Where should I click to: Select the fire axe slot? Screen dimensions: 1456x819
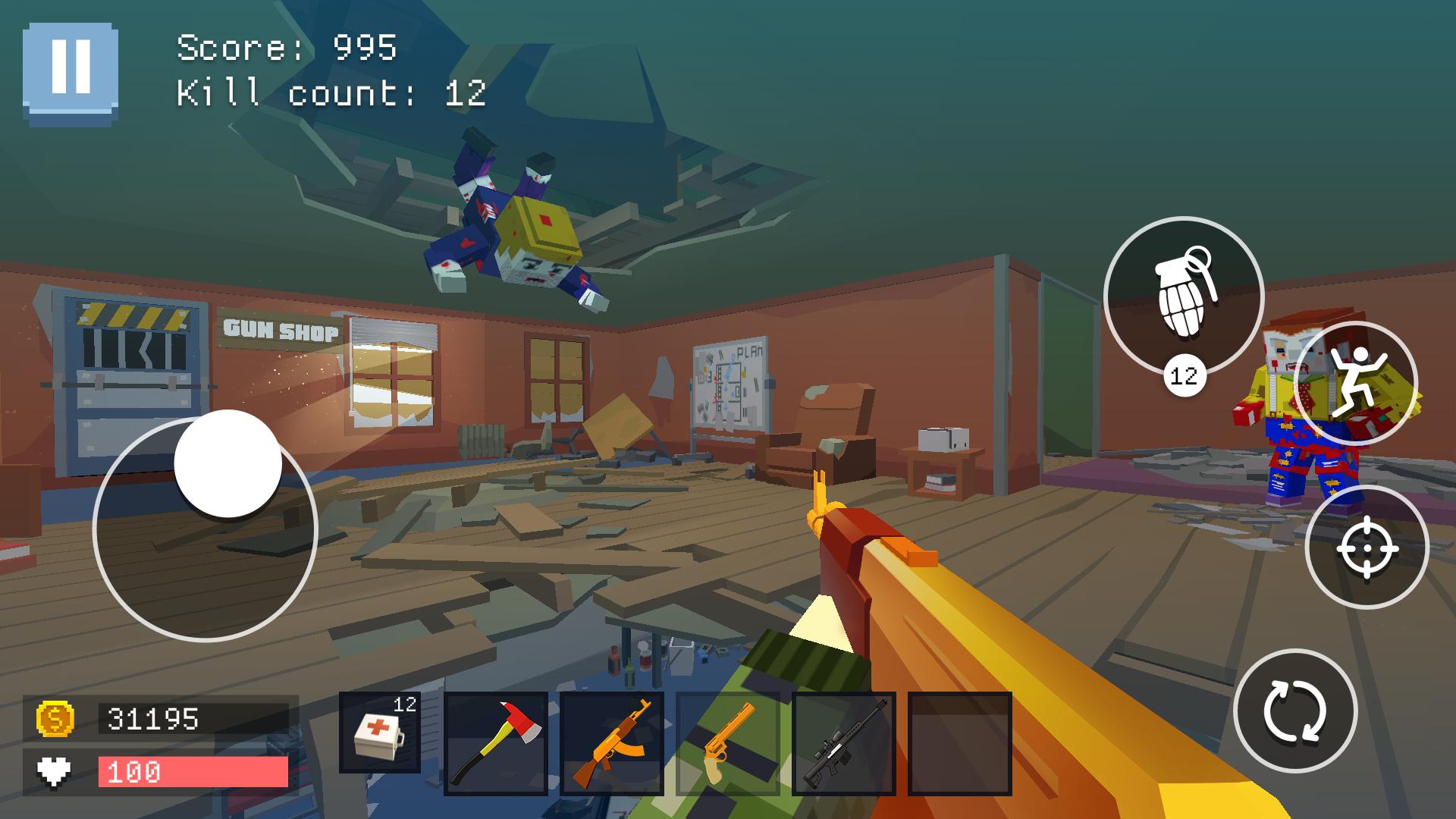coord(496,743)
